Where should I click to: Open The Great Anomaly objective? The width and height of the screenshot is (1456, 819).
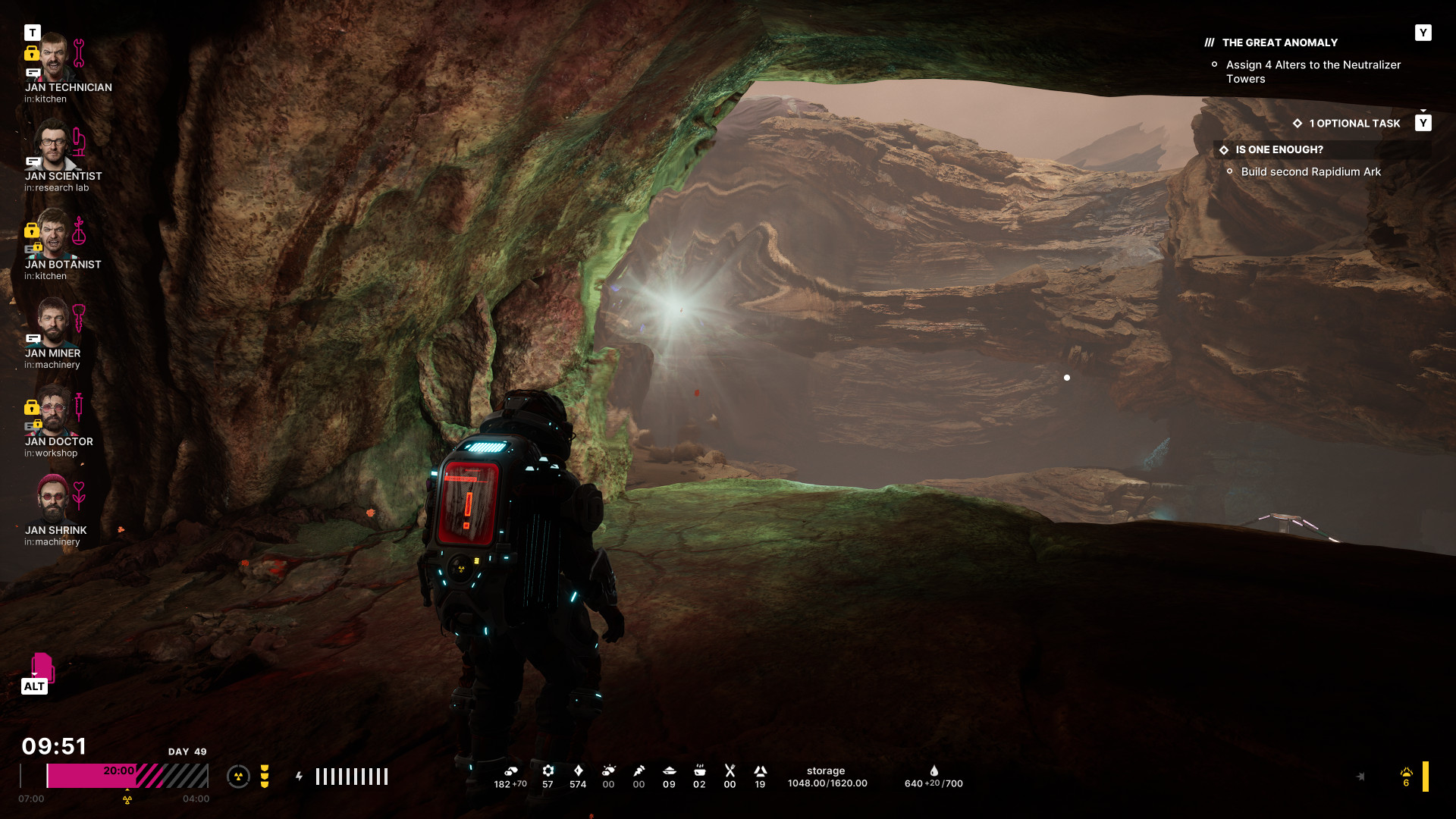(1279, 43)
